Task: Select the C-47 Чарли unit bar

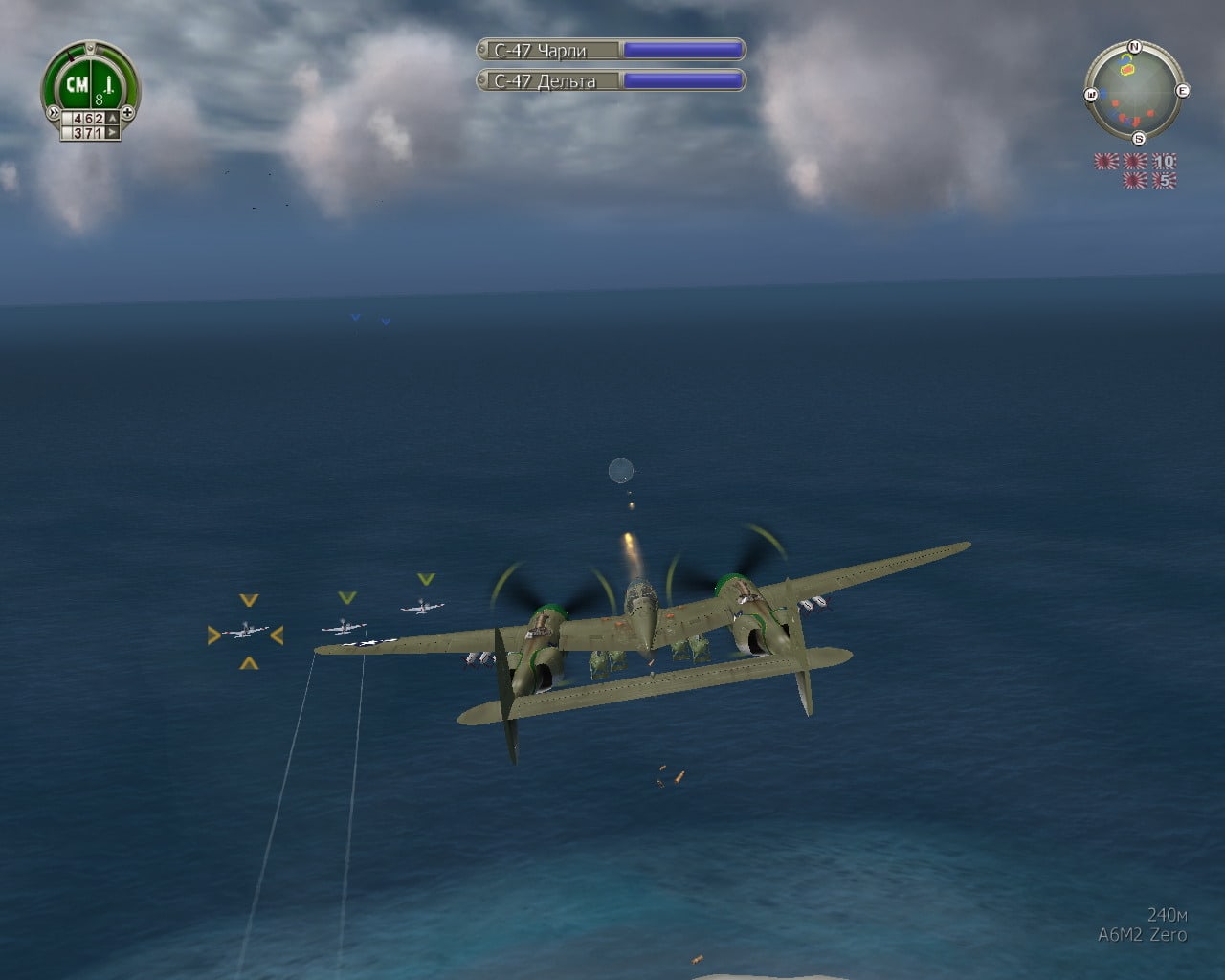Action: coord(611,50)
